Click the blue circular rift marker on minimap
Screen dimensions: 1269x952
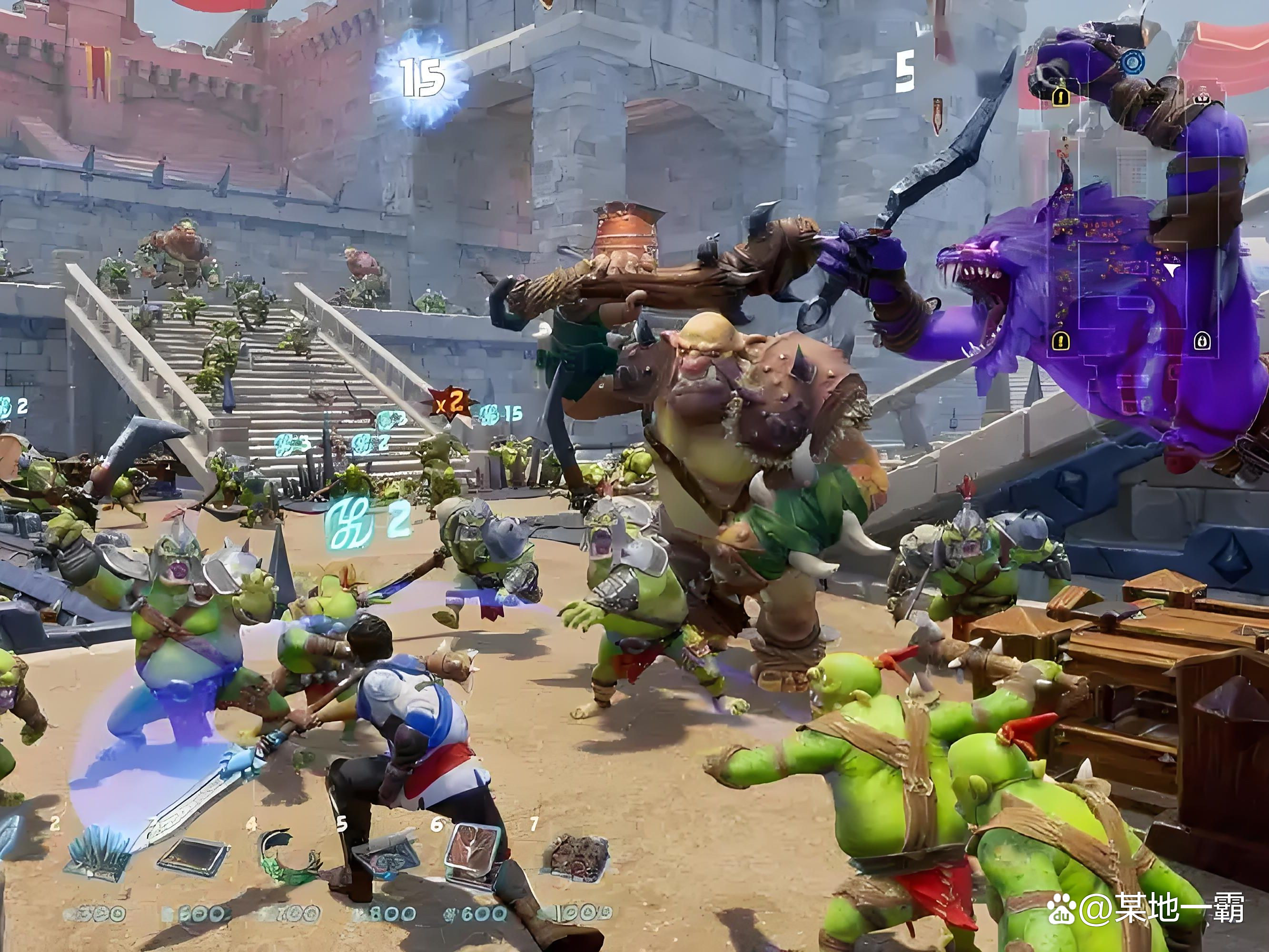coord(1132,62)
